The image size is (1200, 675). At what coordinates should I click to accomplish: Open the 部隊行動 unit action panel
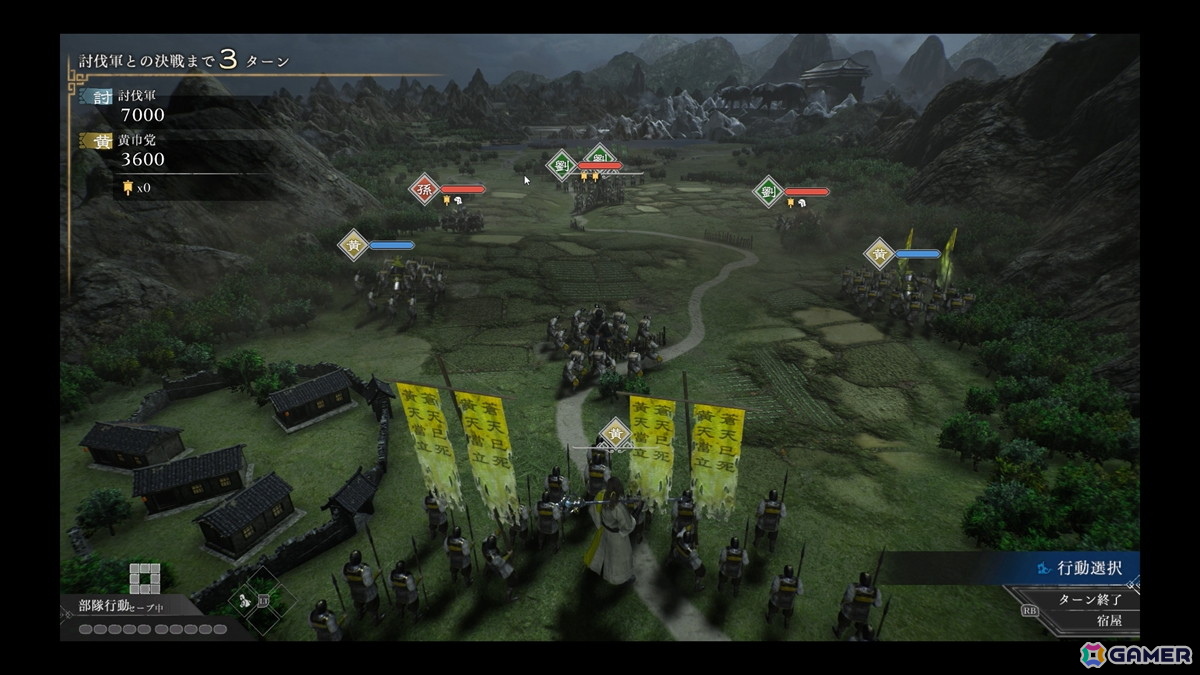104,605
